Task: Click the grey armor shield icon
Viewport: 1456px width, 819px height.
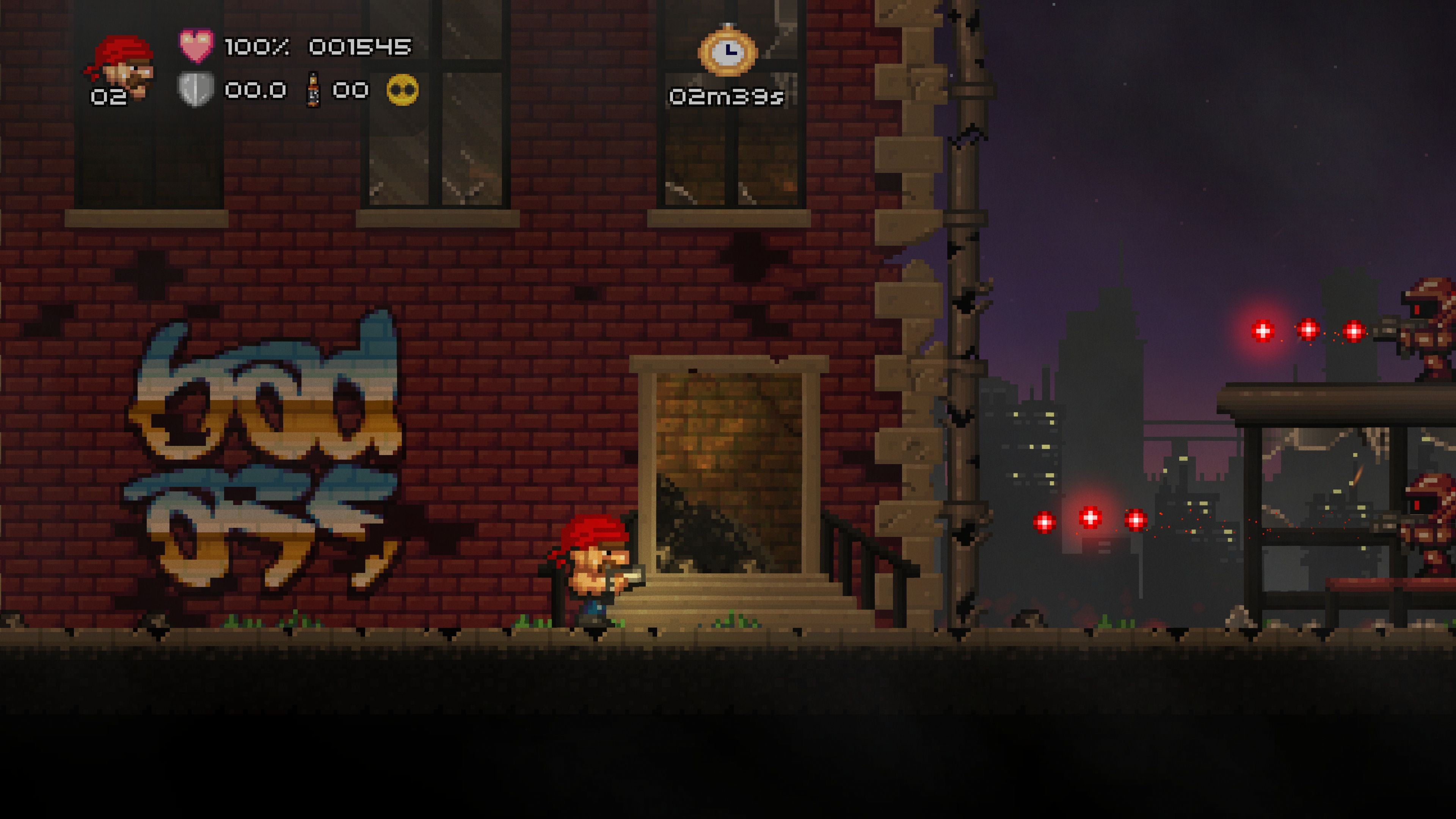Action: pos(196,89)
